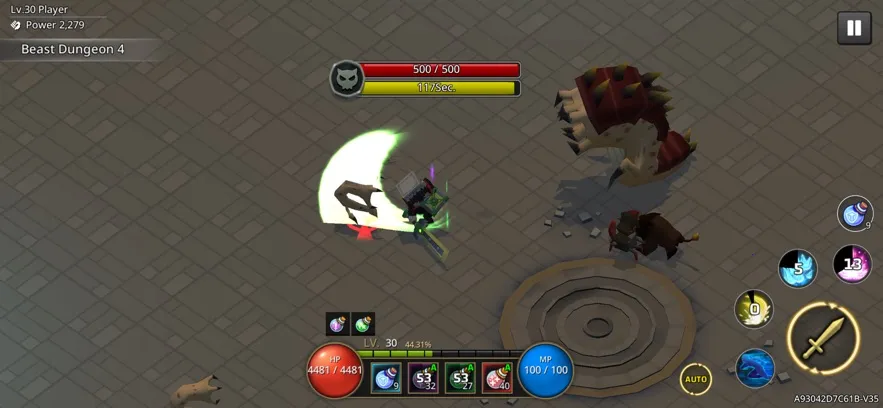
Task: Trigger the pink magic burst skill
Action: (x=852, y=264)
